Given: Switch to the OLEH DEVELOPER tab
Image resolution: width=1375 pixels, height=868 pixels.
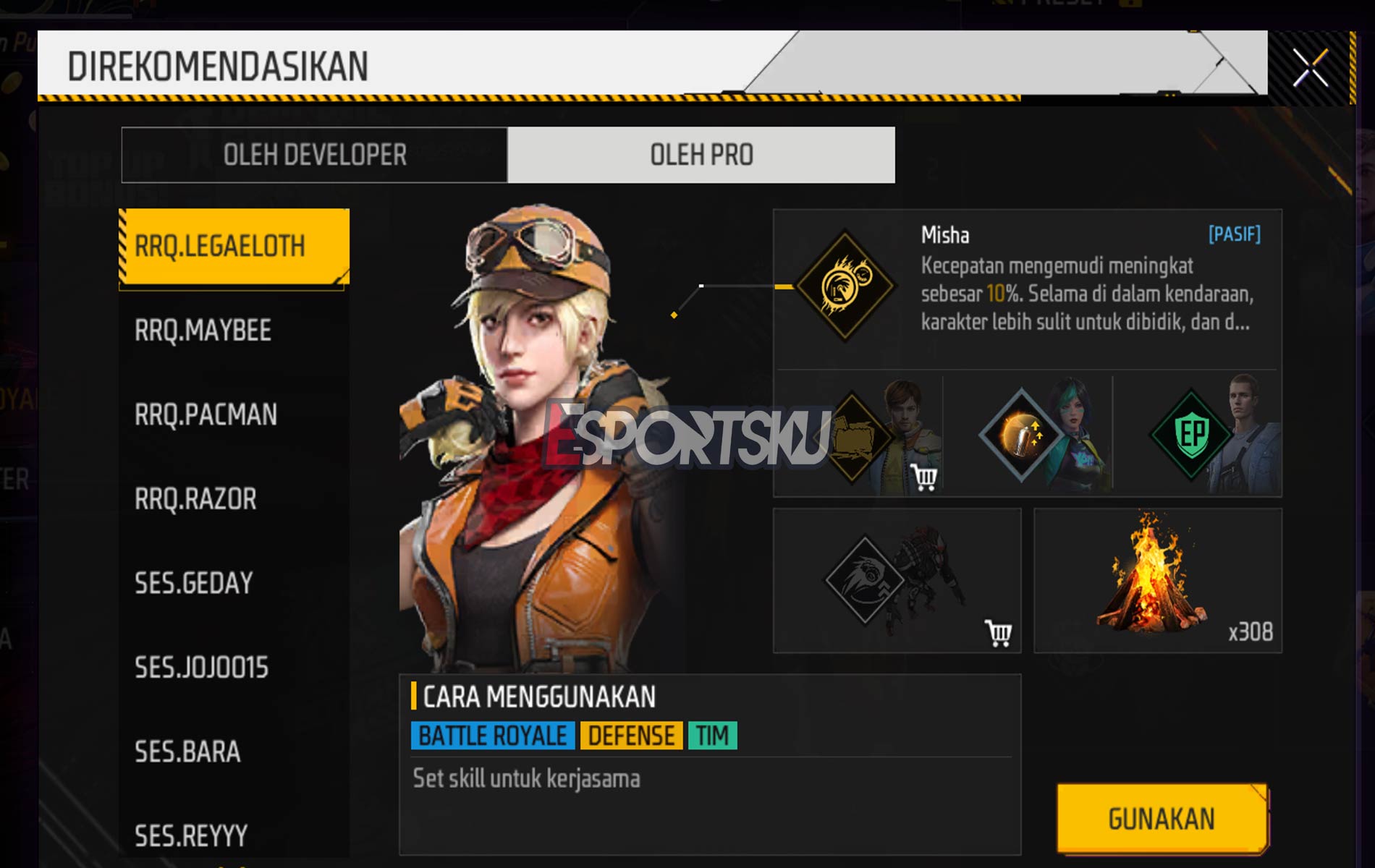Looking at the screenshot, I should (316, 153).
